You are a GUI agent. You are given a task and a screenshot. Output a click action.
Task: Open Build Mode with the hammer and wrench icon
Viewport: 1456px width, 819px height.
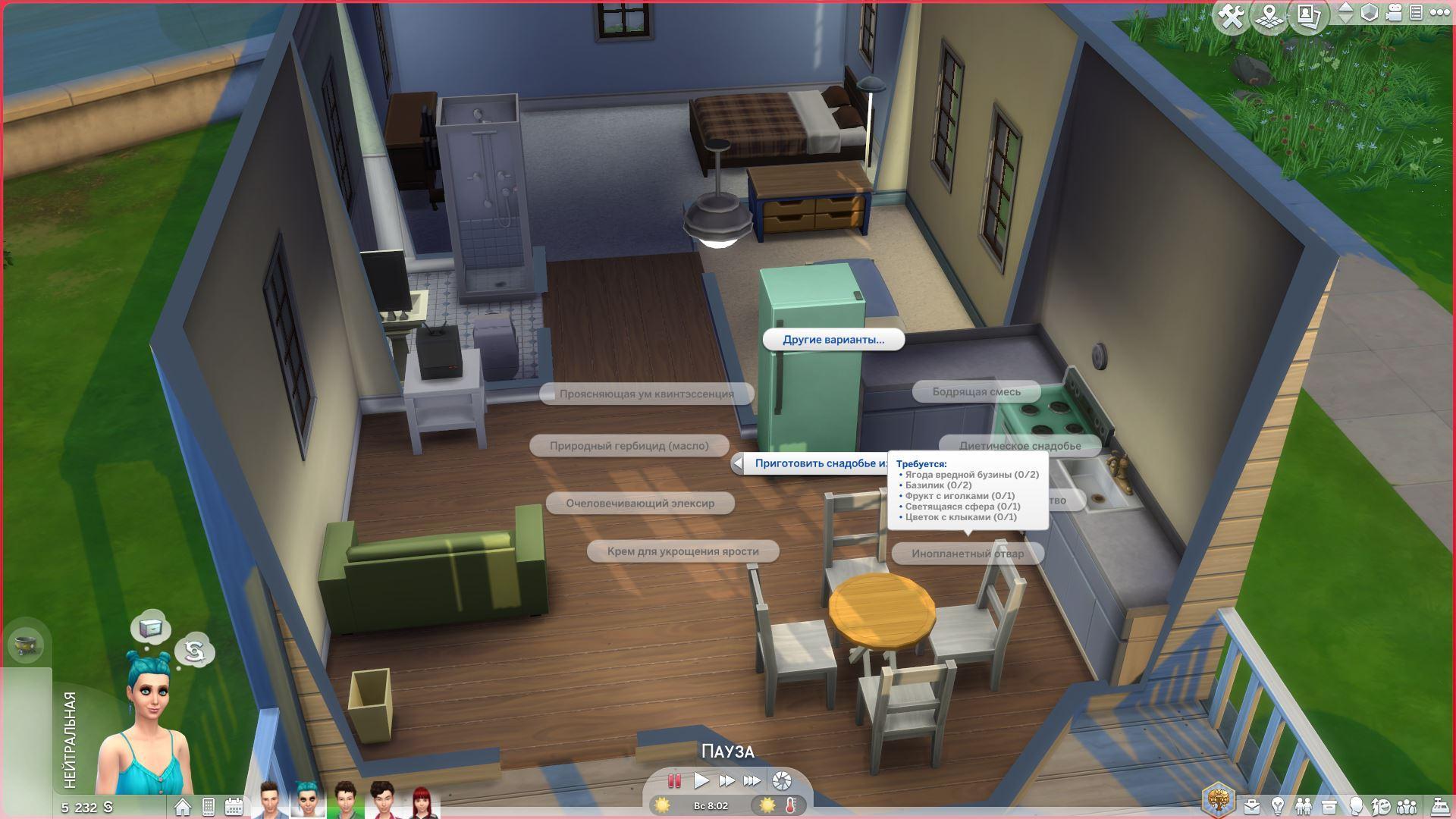[1232, 16]
